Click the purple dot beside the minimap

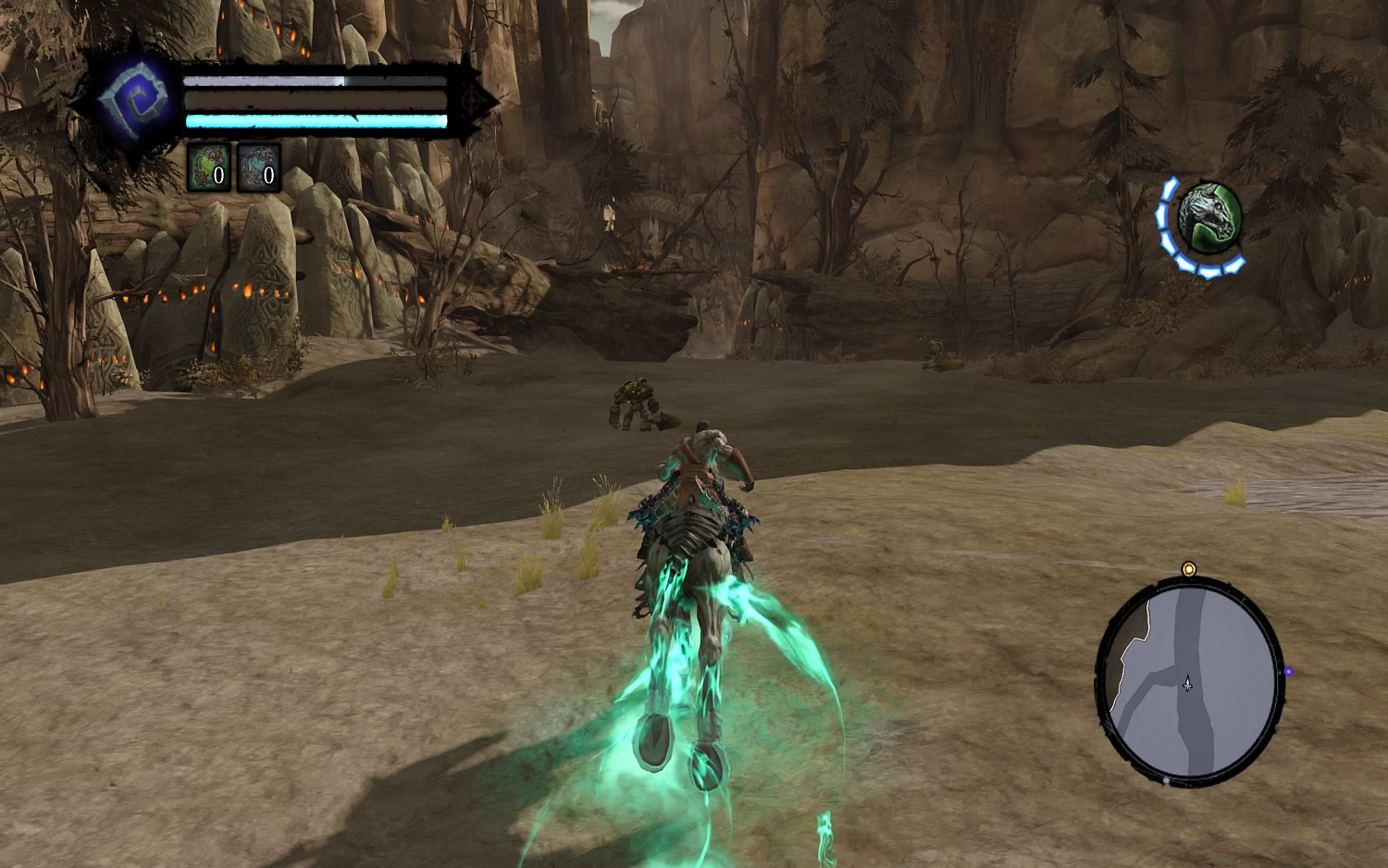click(1289, 670)
